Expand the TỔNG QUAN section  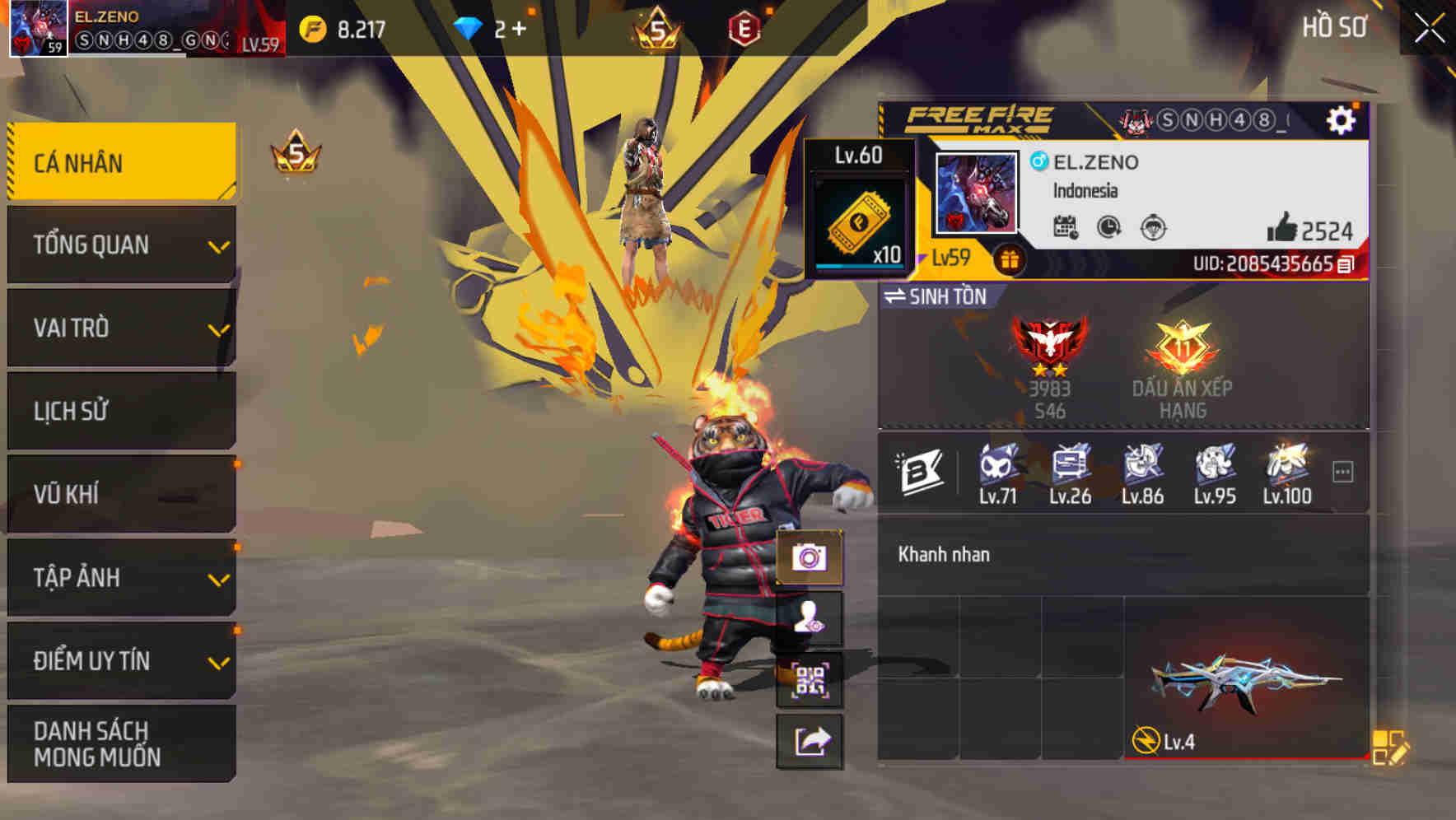pyautogui.click(x=120, y=245)
